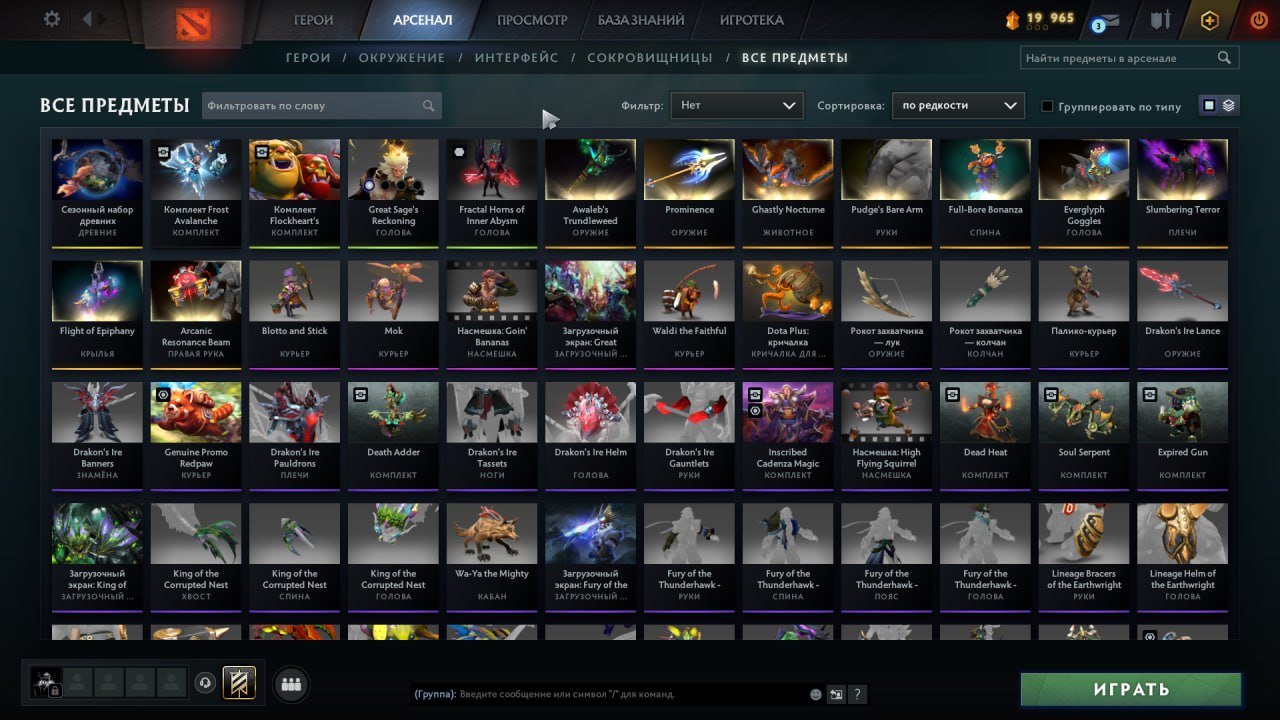Open the emoticon picker in chat bar
This screenshot has width=1280, height=720.
[x=815, y=693]
